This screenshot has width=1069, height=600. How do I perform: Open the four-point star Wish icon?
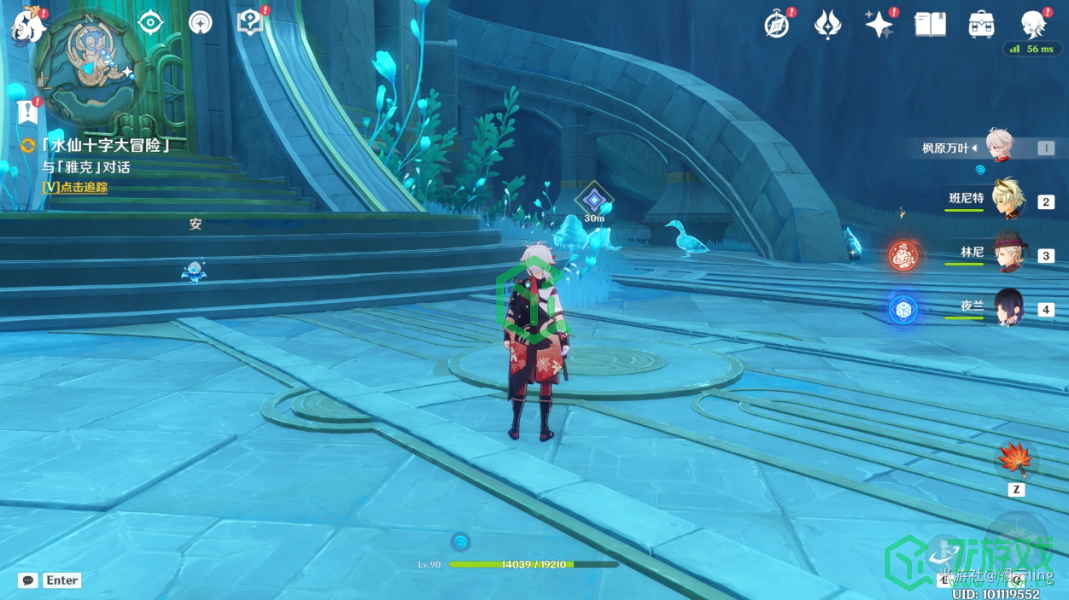point(879,24)
